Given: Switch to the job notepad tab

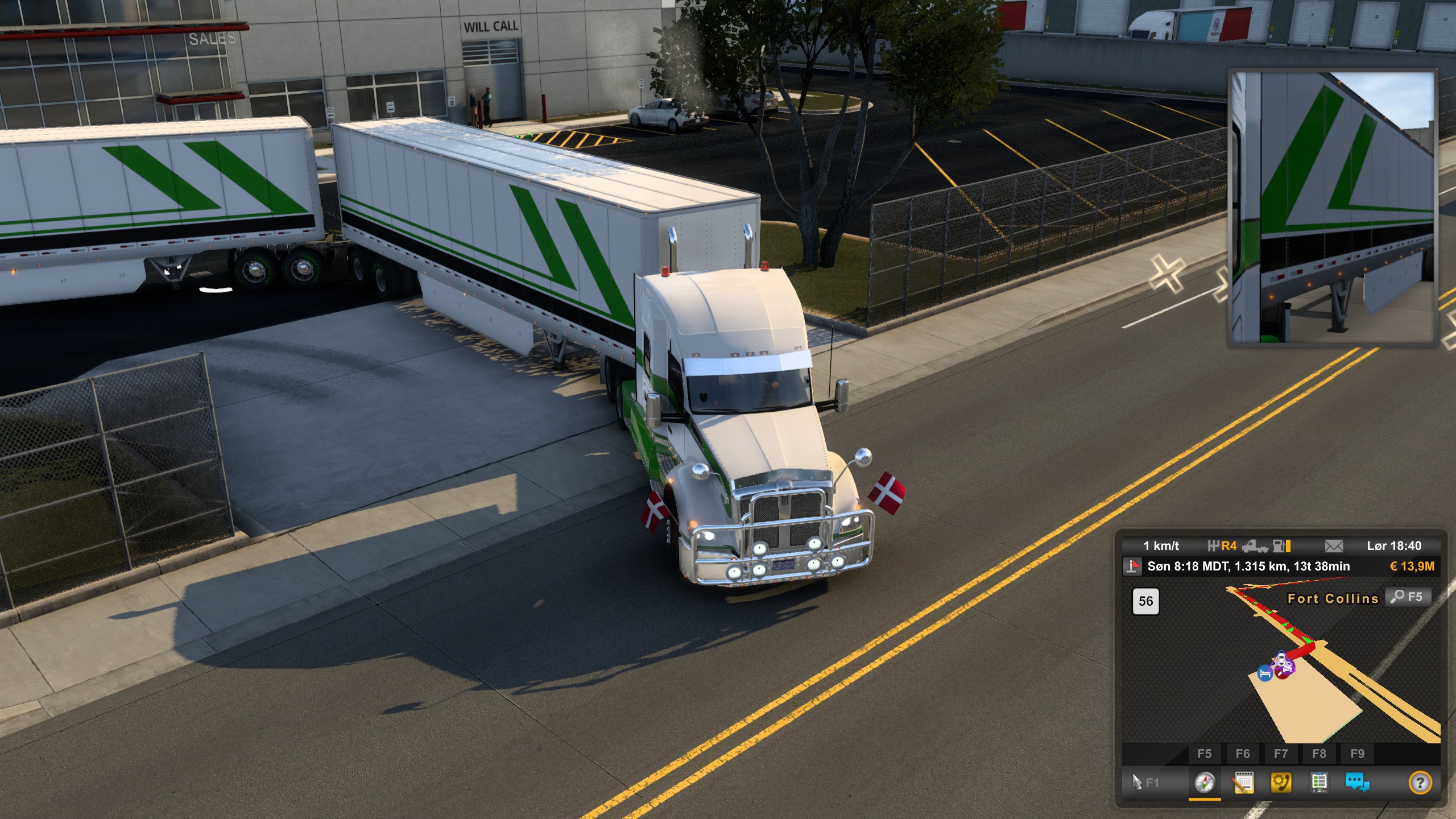Looking at the screenshot, I should (x=1243, y=783).
